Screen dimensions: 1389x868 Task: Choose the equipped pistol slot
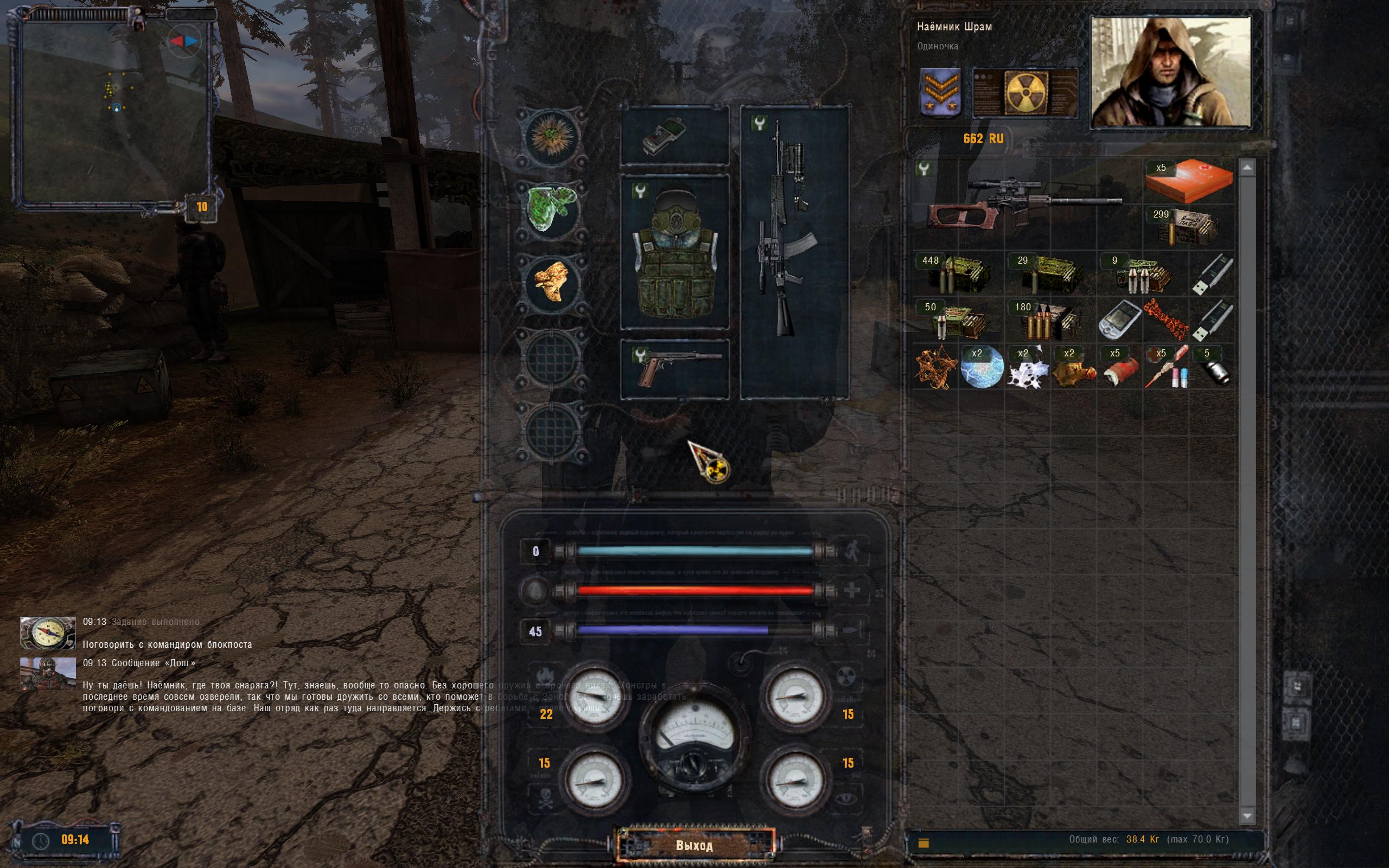[675, 368]
